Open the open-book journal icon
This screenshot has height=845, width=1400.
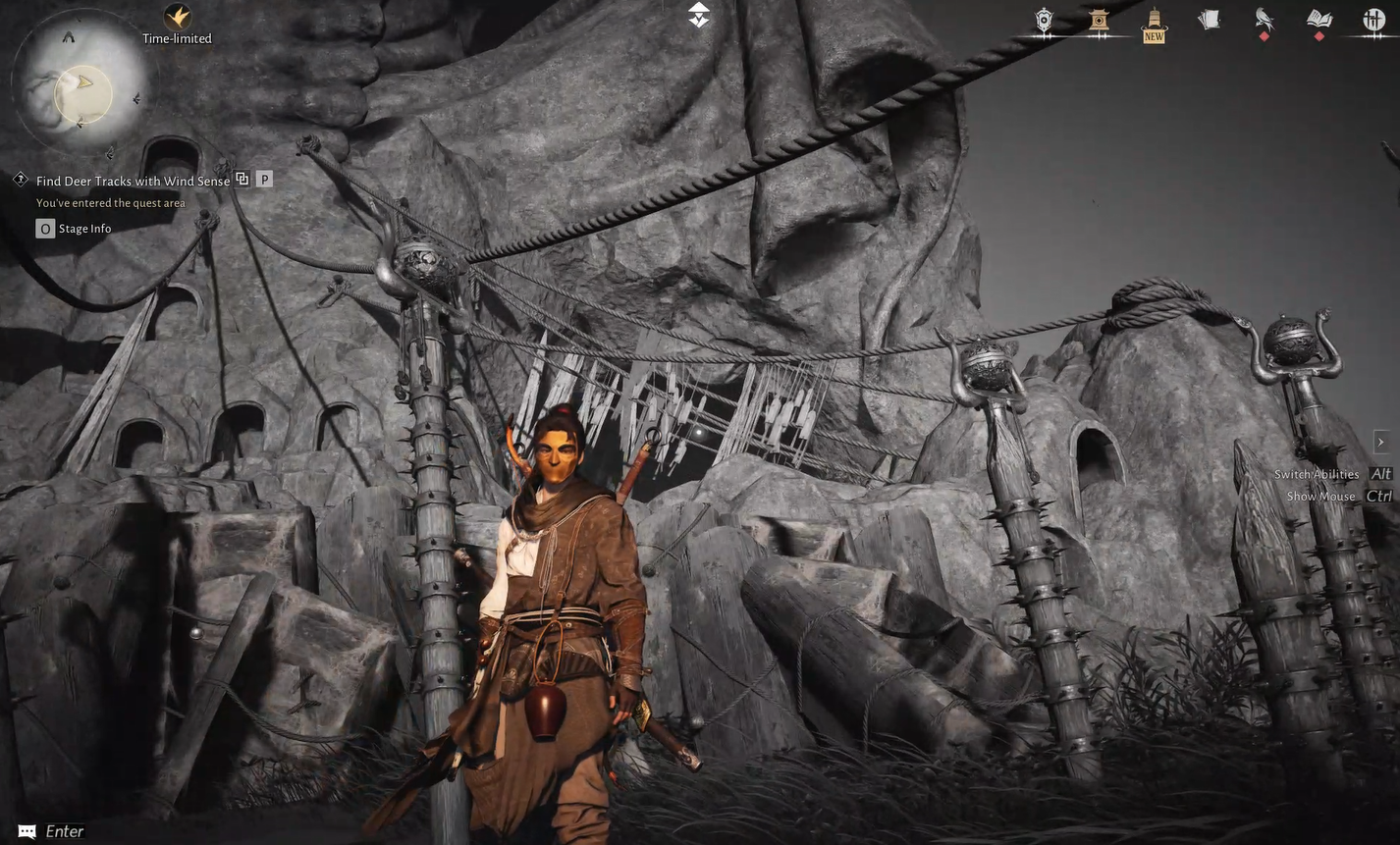tap(1319, 20)
